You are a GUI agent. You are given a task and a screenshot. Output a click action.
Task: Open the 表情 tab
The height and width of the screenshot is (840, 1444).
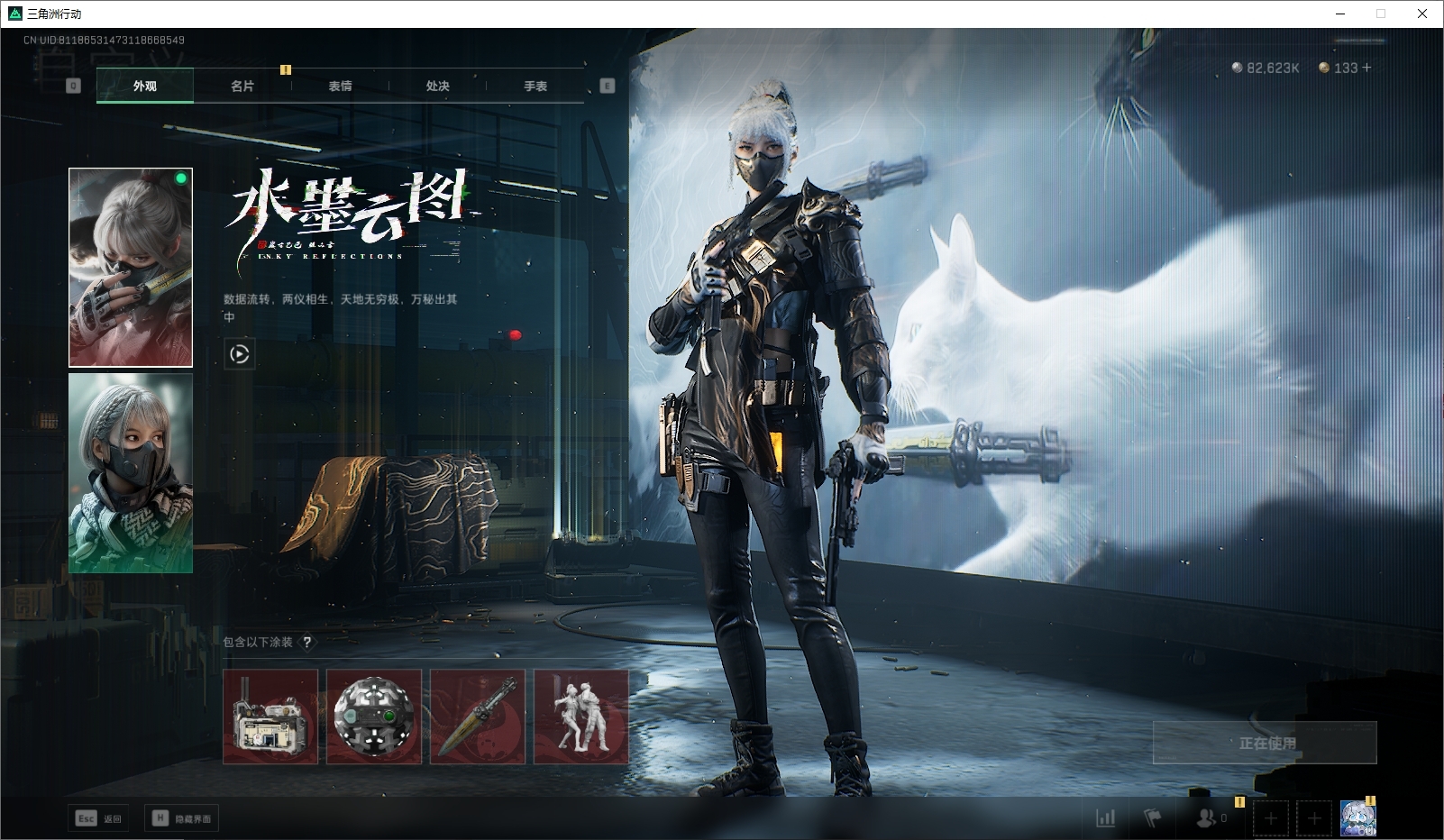[340, 87]
